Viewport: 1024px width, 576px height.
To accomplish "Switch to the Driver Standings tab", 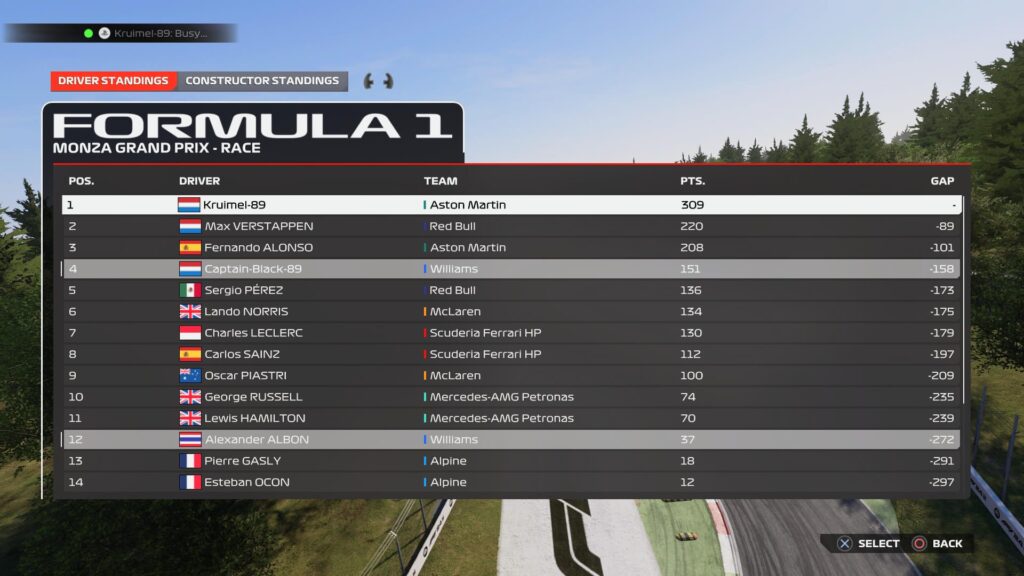I will [x=113, y=81].
